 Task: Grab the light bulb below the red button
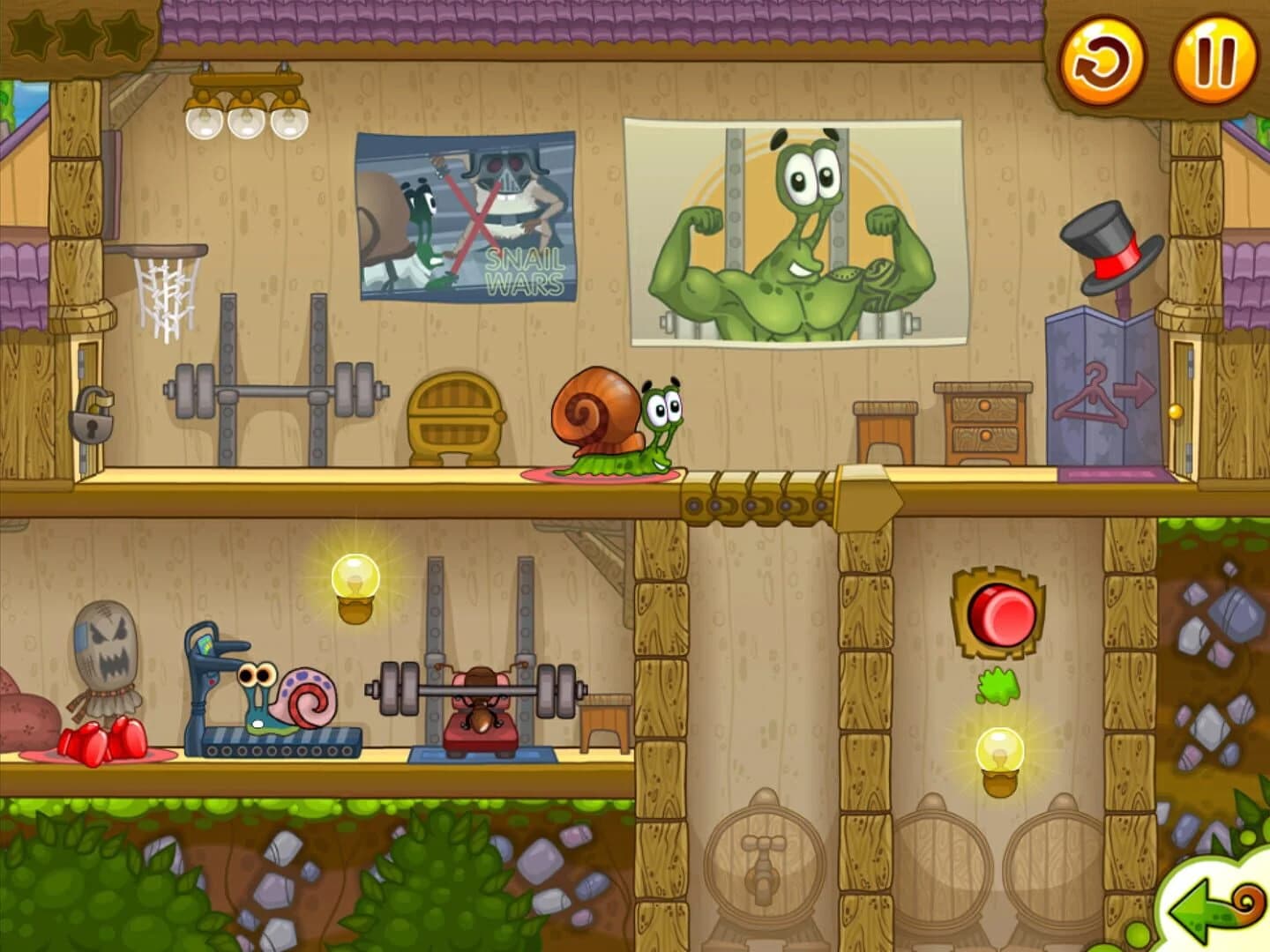pos(999,752)
